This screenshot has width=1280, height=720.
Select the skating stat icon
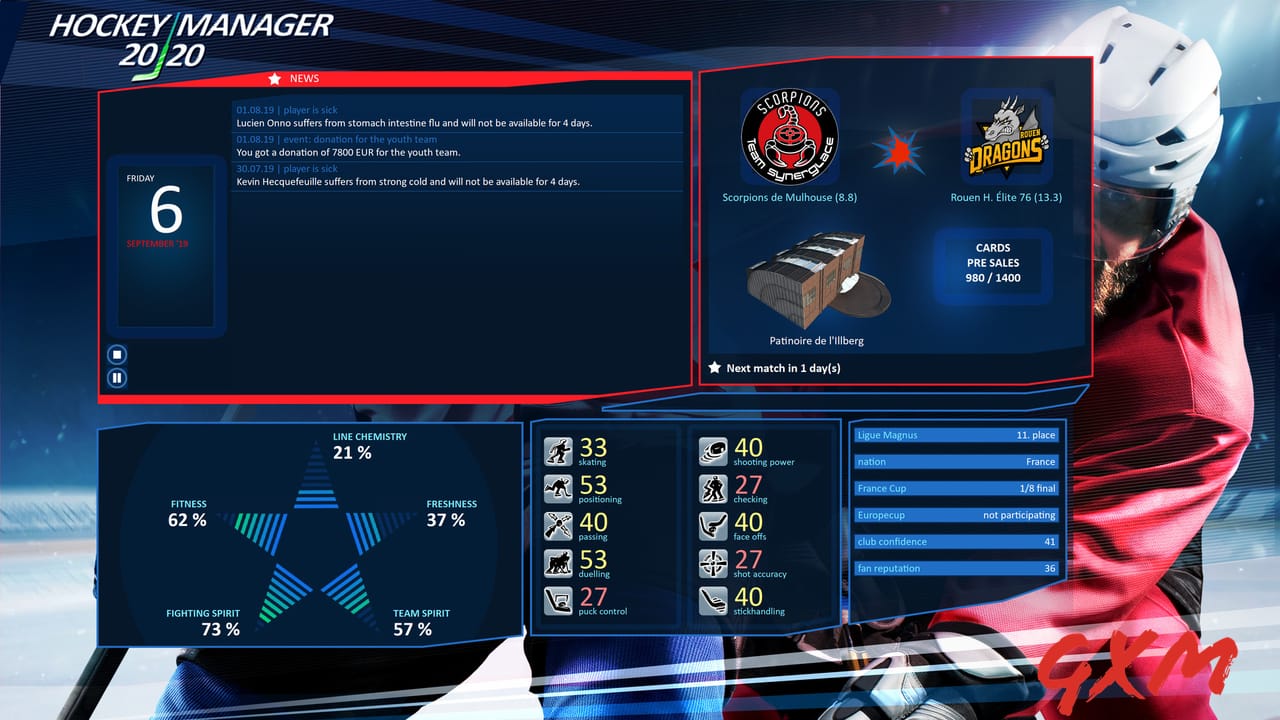[x=557, y=450]
